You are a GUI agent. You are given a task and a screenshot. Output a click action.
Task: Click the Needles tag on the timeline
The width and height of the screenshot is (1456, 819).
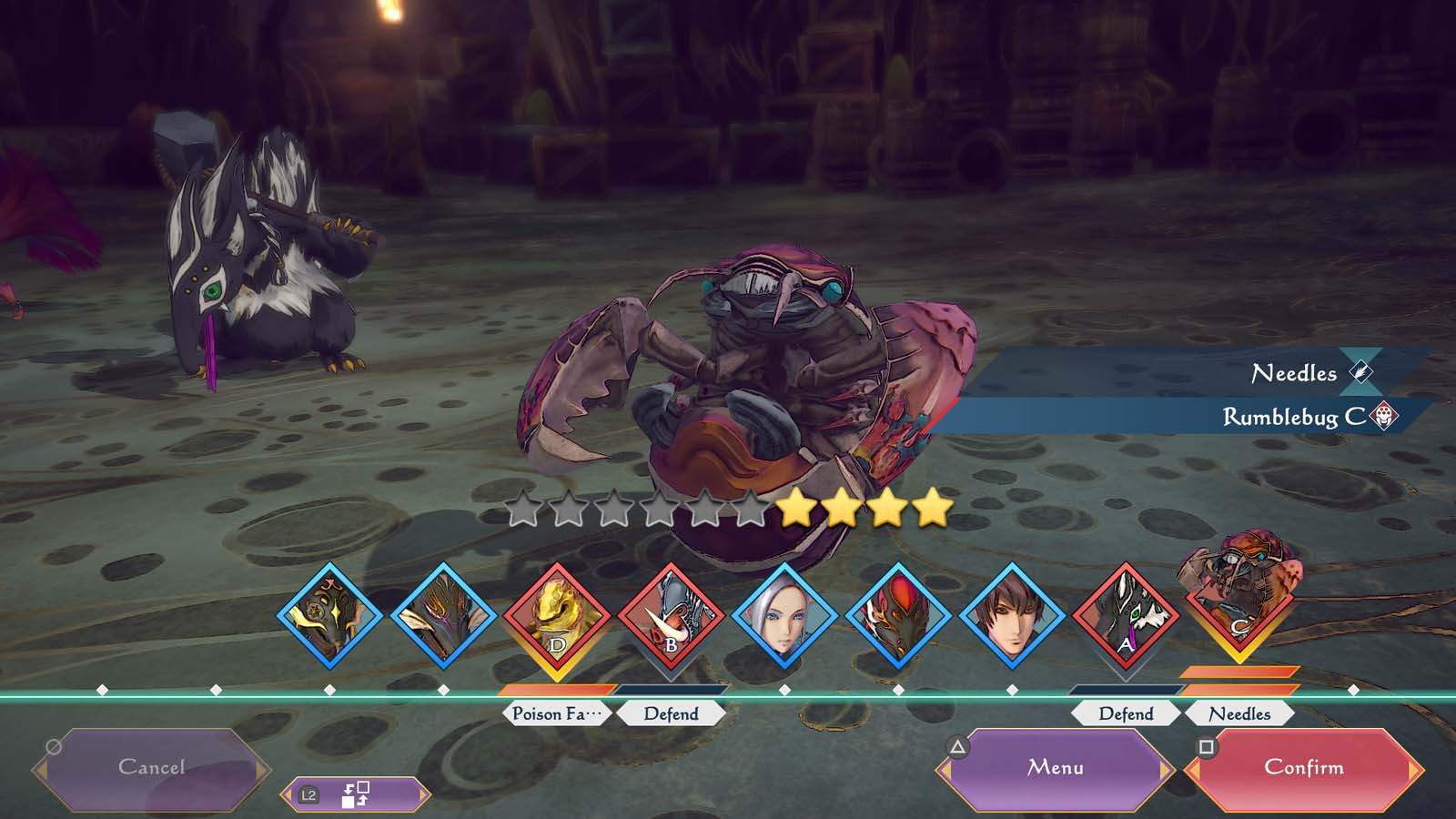point(1239,713)
